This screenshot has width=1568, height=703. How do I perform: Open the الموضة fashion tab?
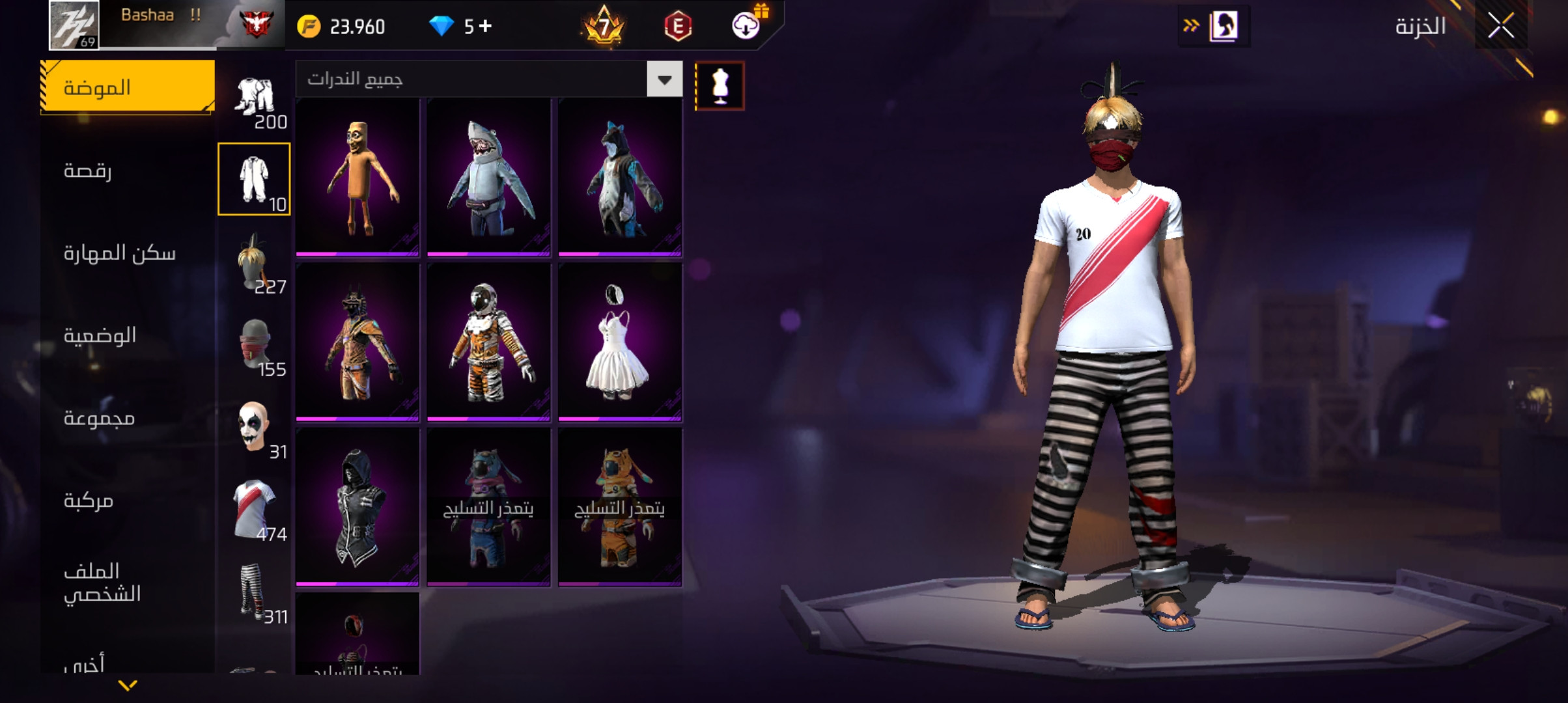click(x=128, y=87)
